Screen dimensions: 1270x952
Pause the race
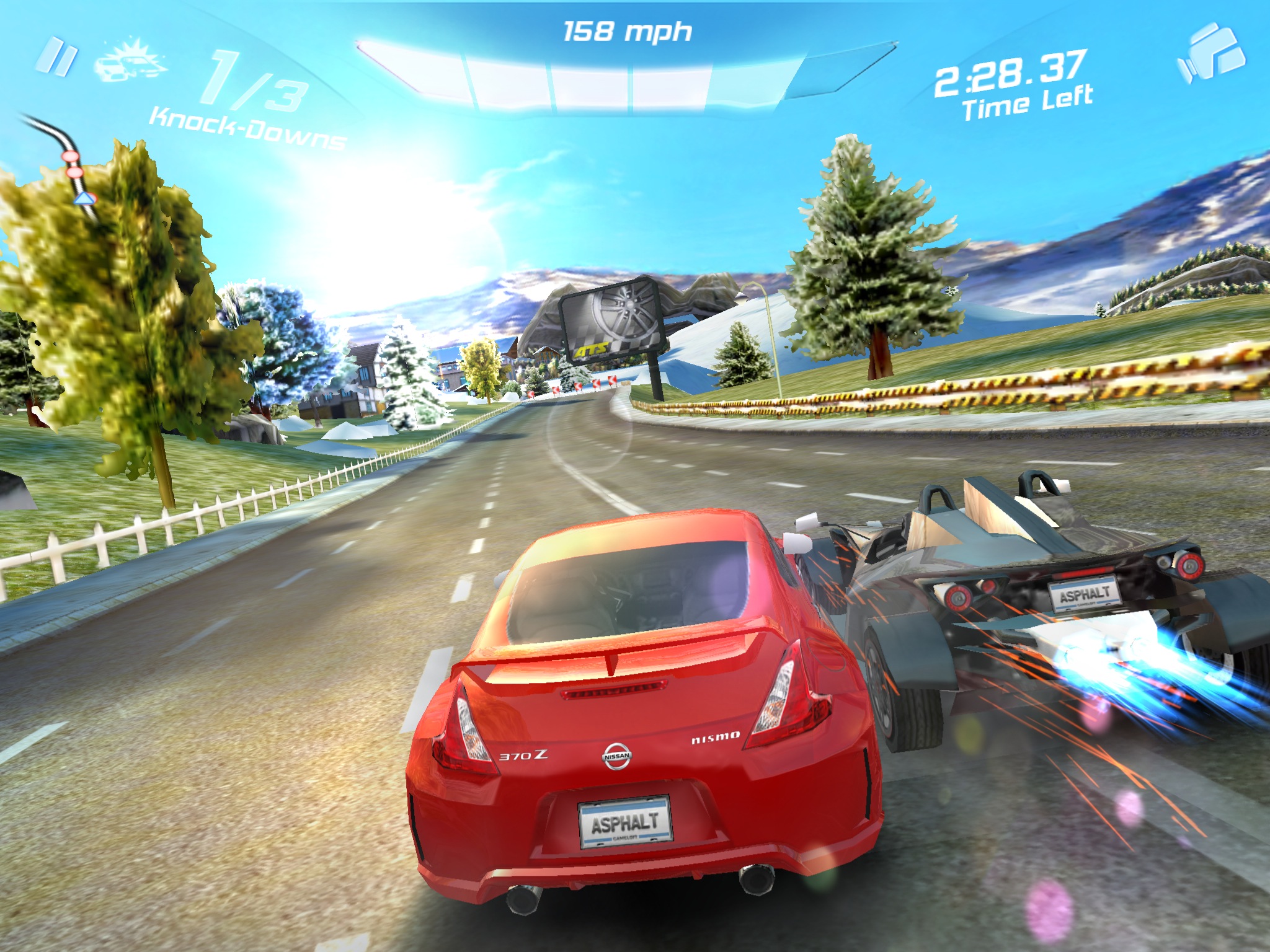coord(57,57)
